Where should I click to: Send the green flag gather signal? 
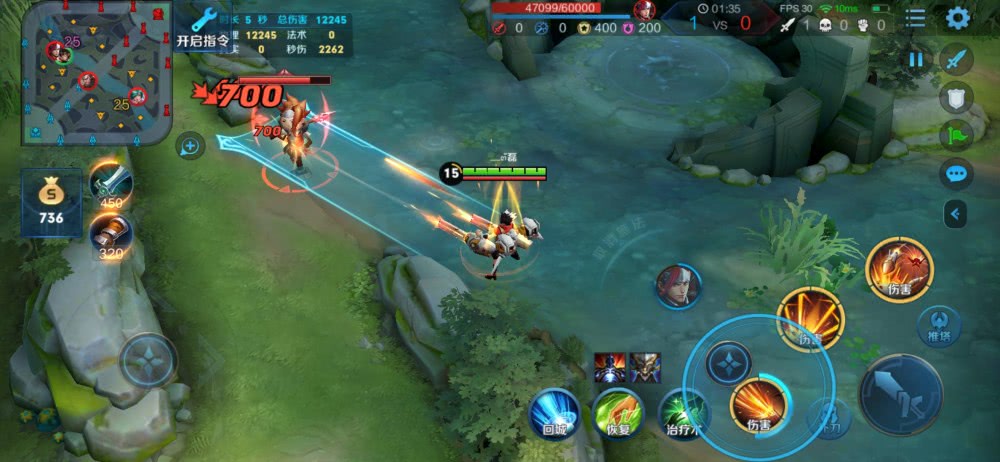[957, 135]
